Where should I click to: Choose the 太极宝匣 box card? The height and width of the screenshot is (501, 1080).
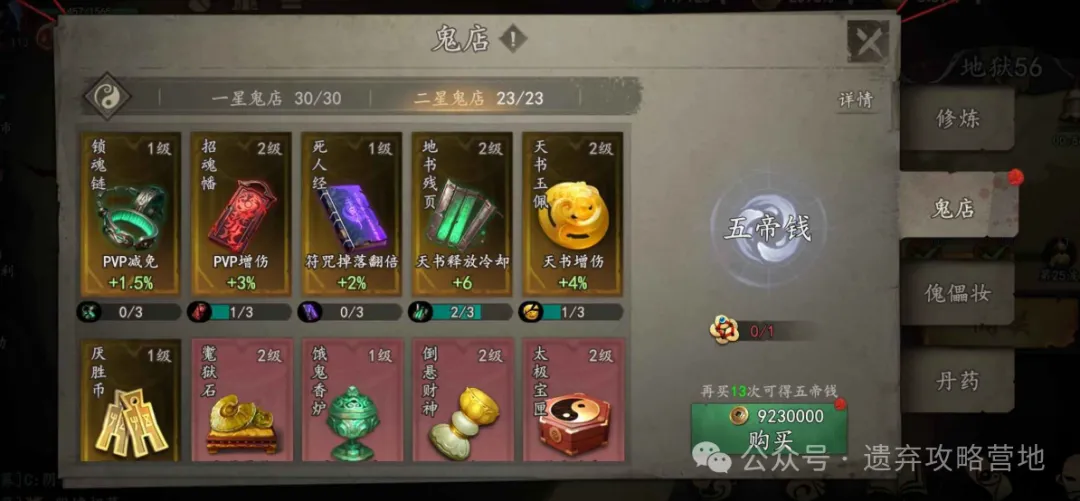[572, 400]
